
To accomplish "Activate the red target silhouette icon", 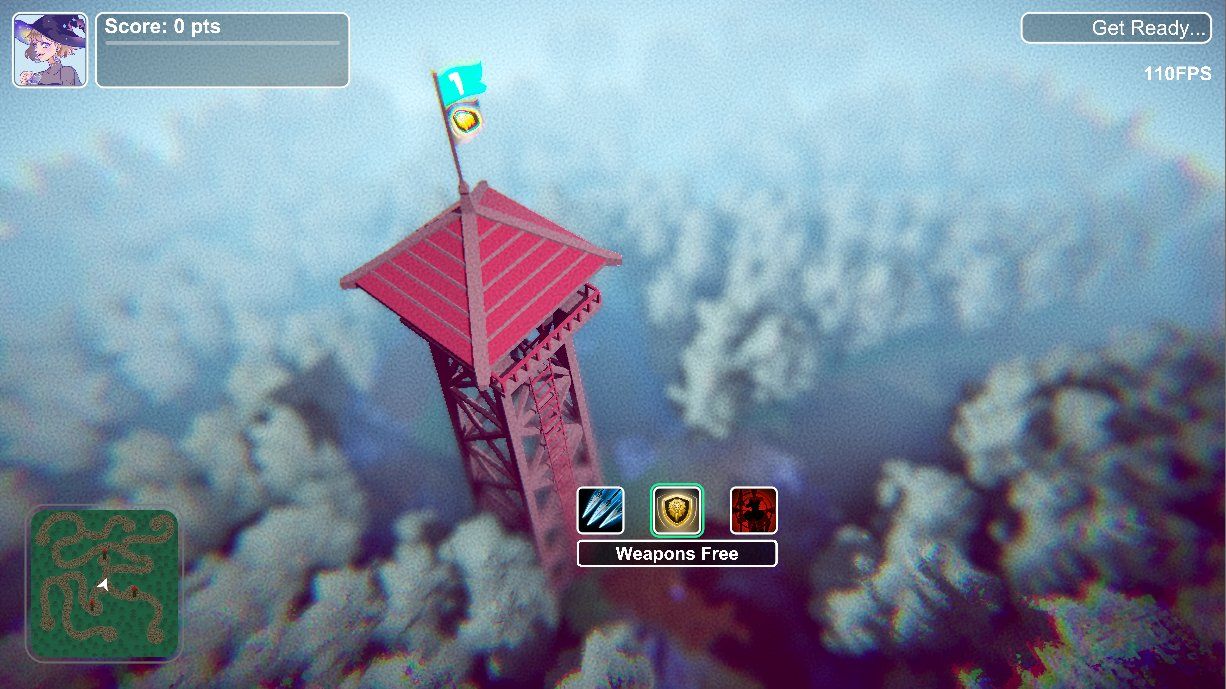I will click(753, 510).
